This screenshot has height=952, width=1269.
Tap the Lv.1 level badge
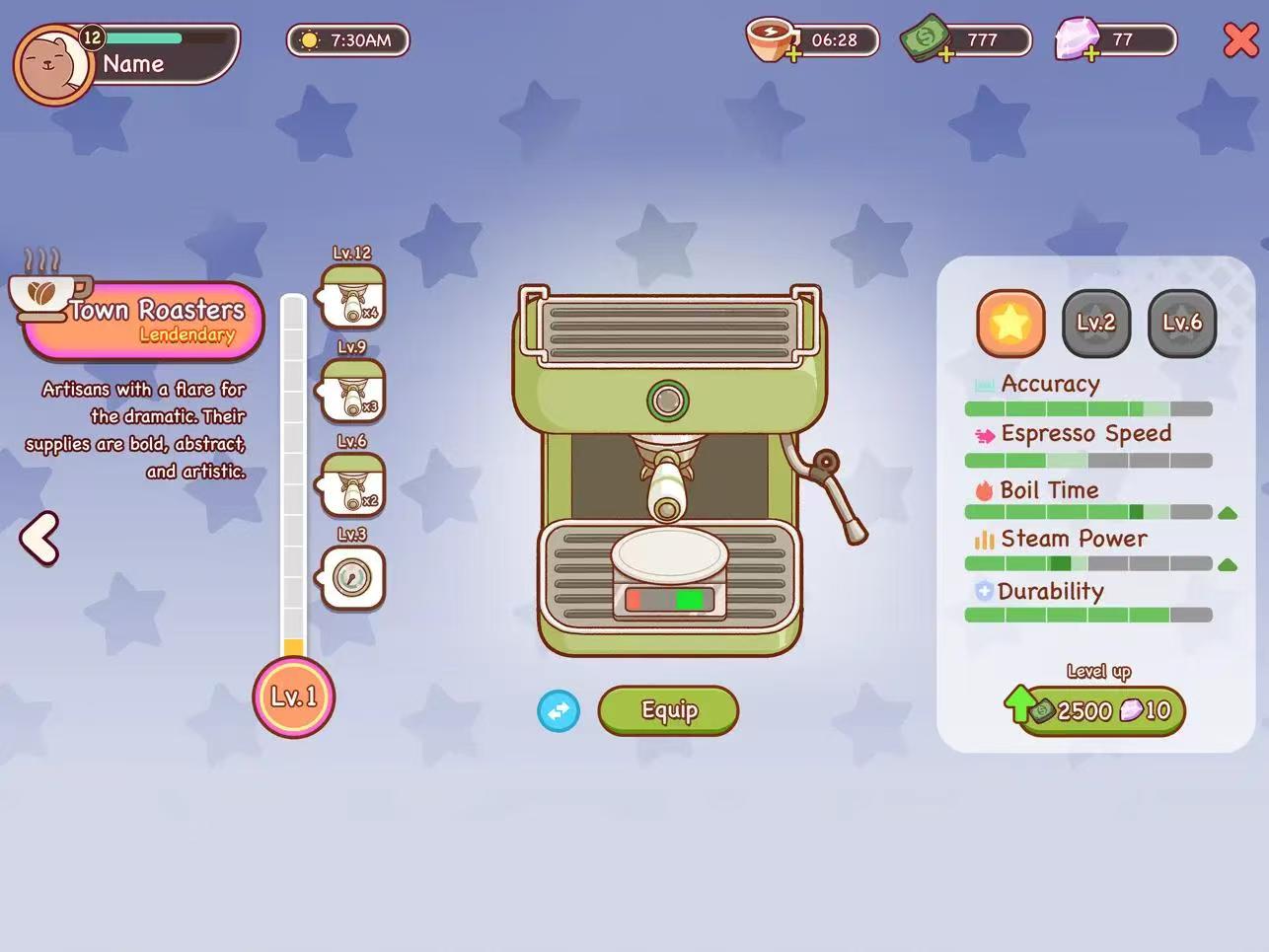(294, 696)
